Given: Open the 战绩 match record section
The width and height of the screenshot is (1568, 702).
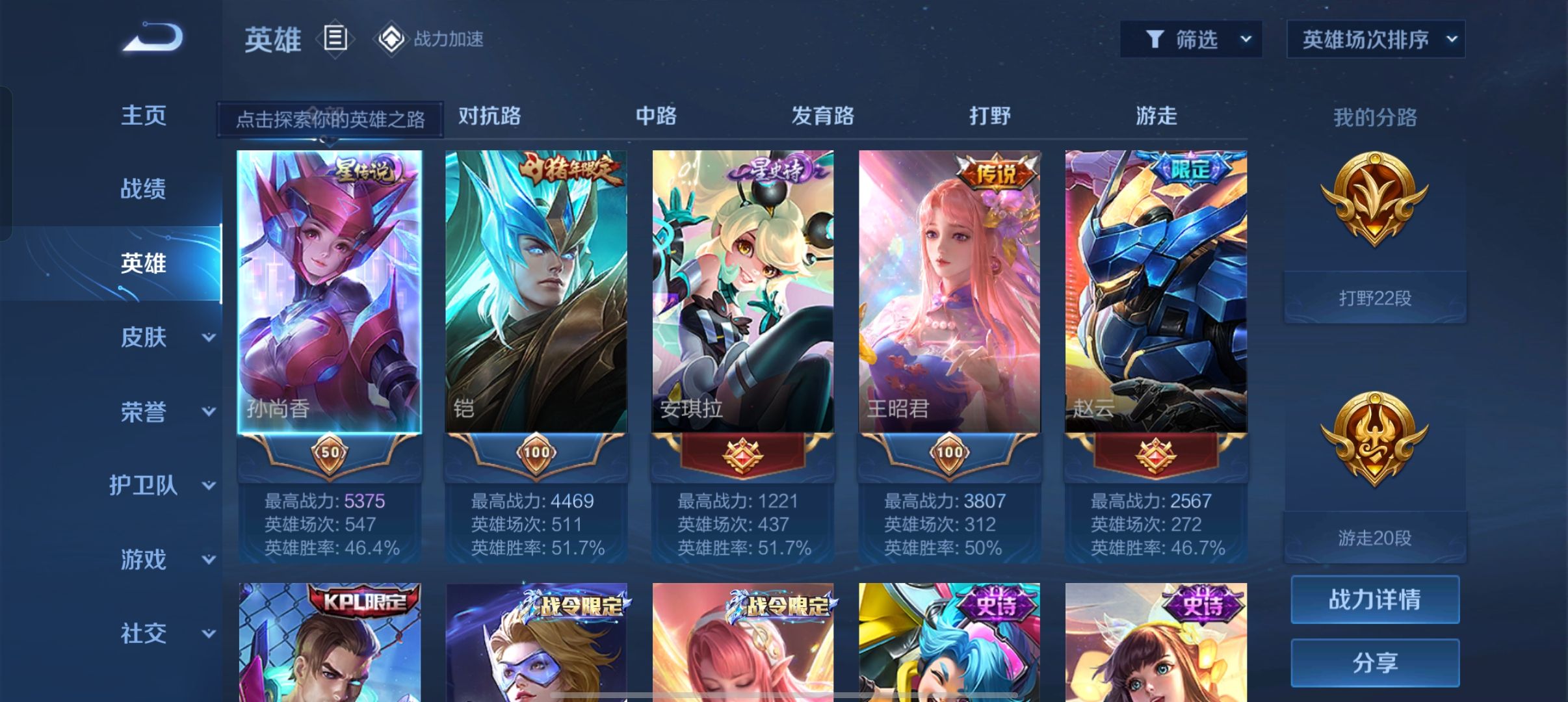Looking at the screenshot, I should [144, 189].
